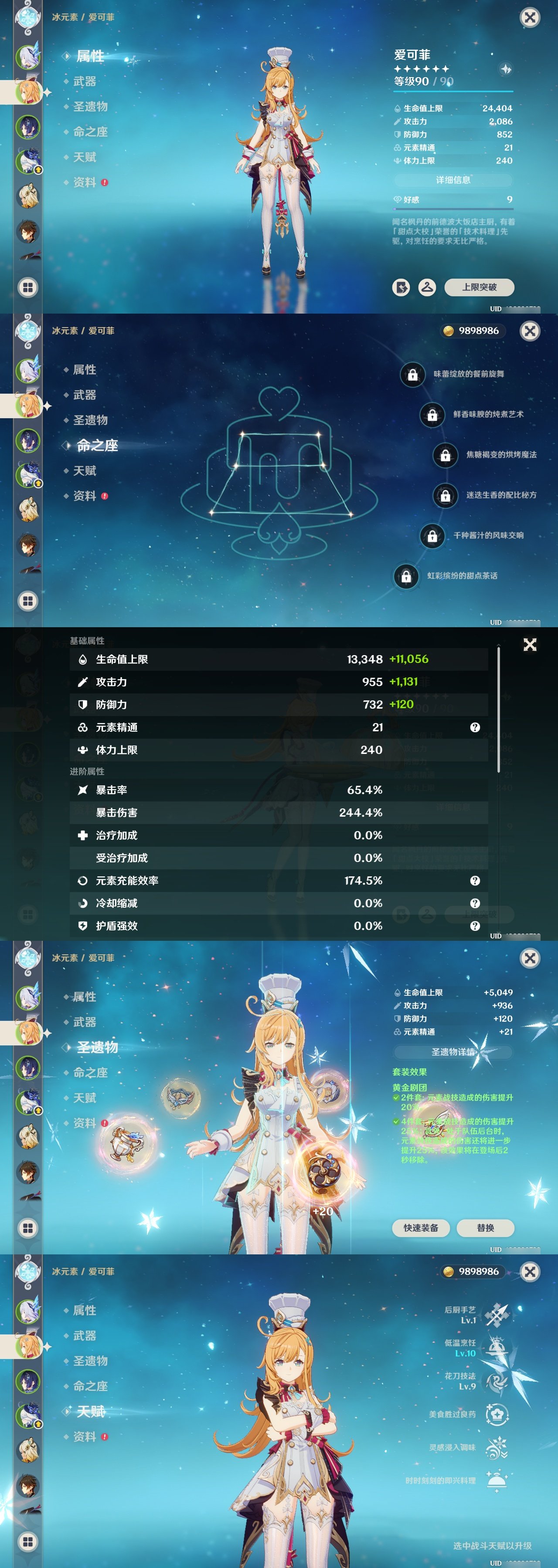Screen dimensions: 558x1568
Task: Click the 上限突破 button
Action: pos(480,288)
